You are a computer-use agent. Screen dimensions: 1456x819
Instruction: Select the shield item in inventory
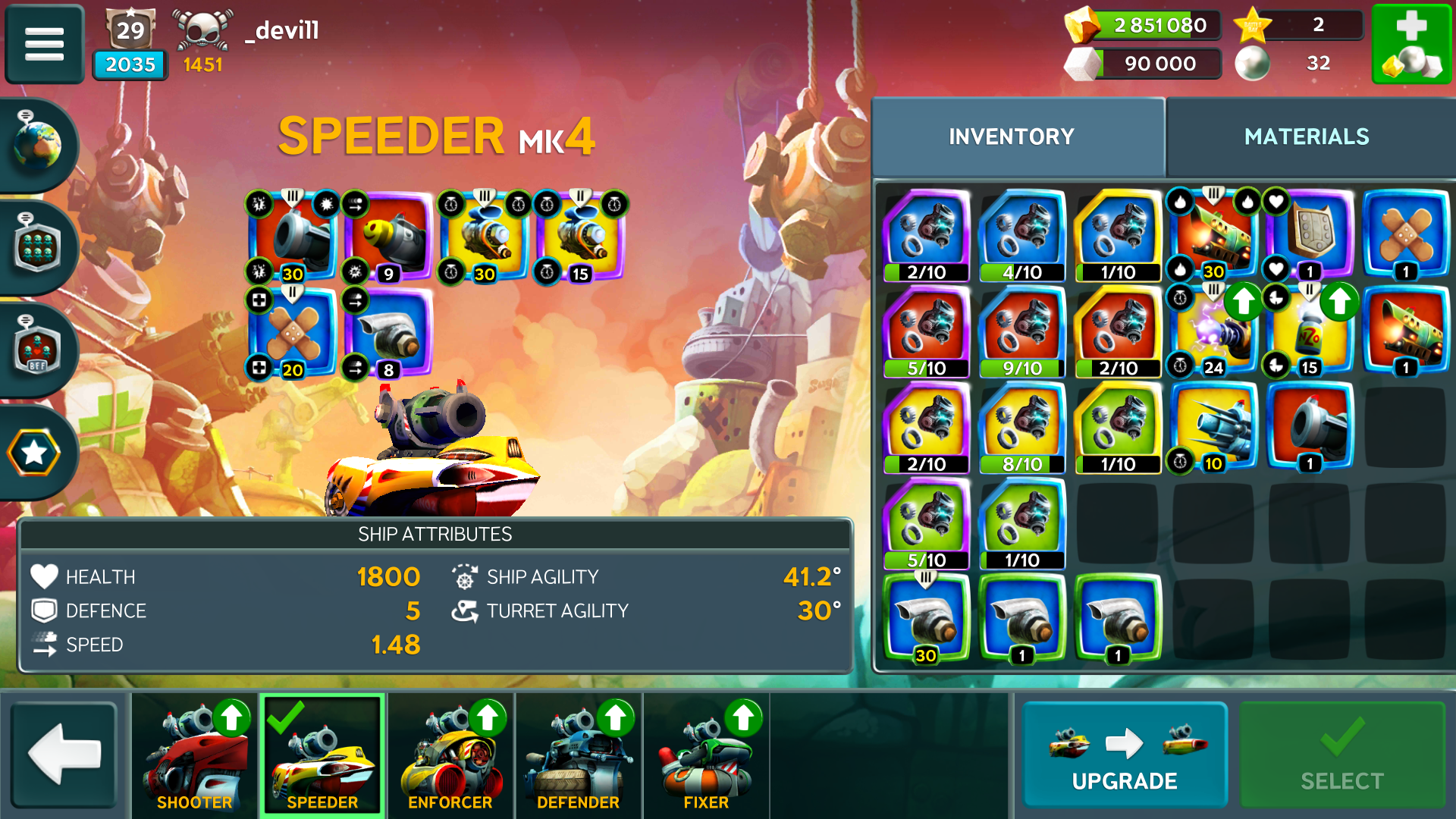(1310, 235)
